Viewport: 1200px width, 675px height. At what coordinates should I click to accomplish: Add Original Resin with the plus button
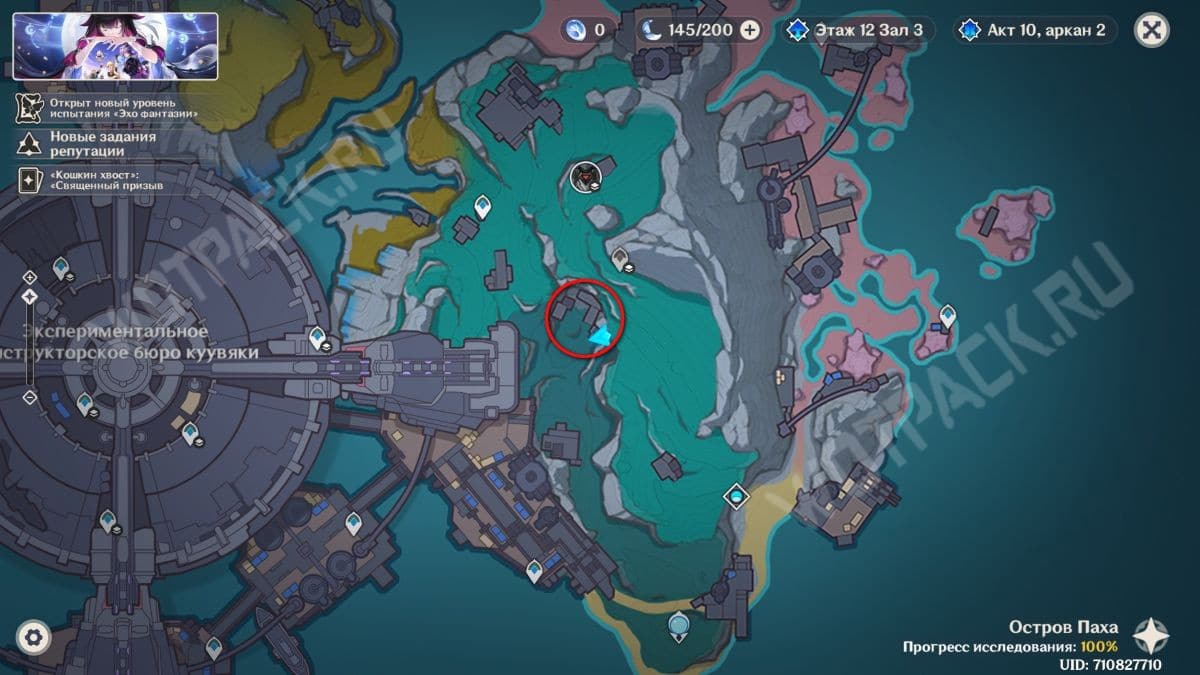[748, 30]
